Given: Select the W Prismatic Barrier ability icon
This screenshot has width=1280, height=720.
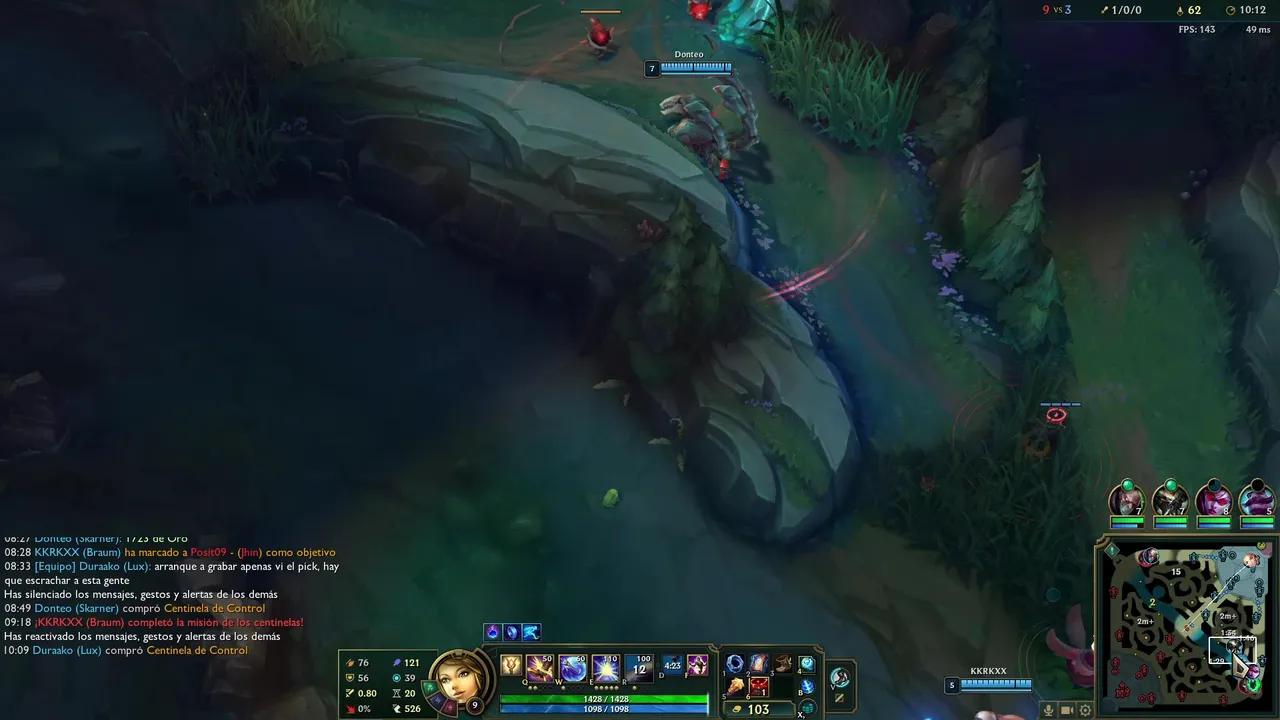Looking at the screenshot, I should (571, 667).
